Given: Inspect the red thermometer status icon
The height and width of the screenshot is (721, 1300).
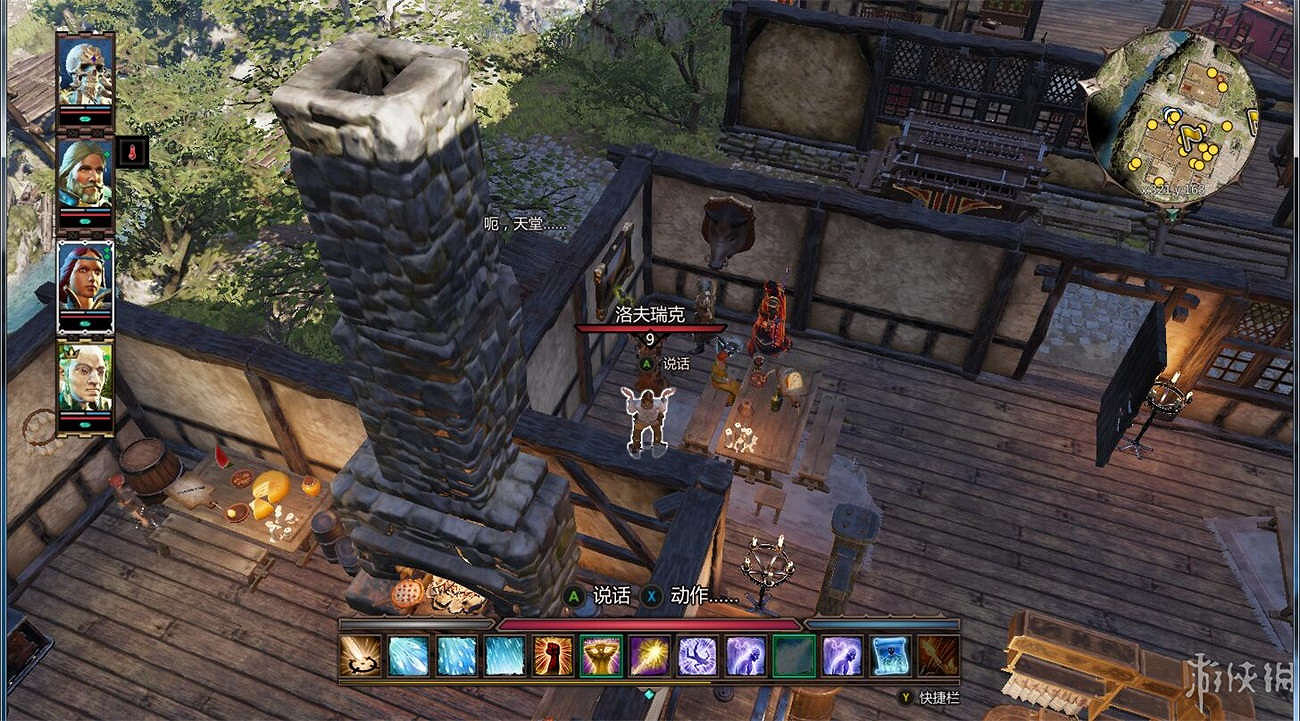Looking at the screenshot, I should click(x=132, y=152).
